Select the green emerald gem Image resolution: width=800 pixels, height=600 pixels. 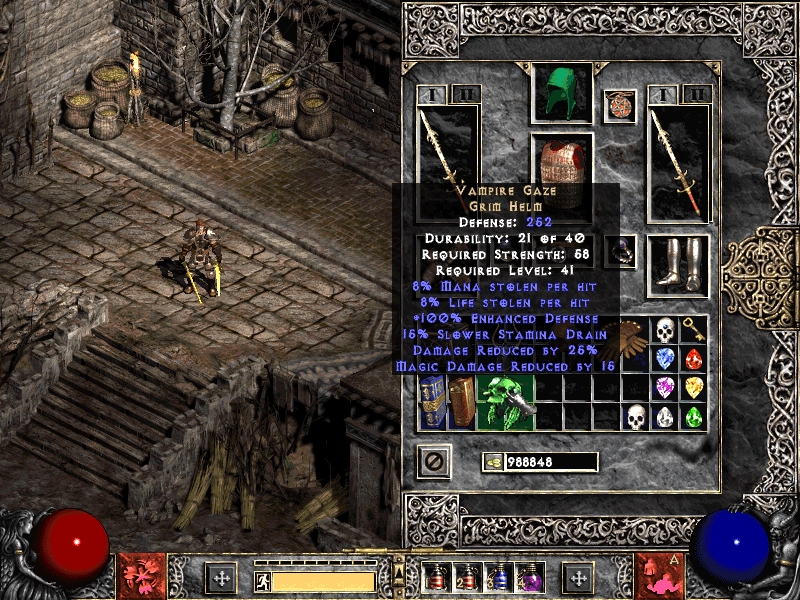pyautogui.click(x=692, y=417)
